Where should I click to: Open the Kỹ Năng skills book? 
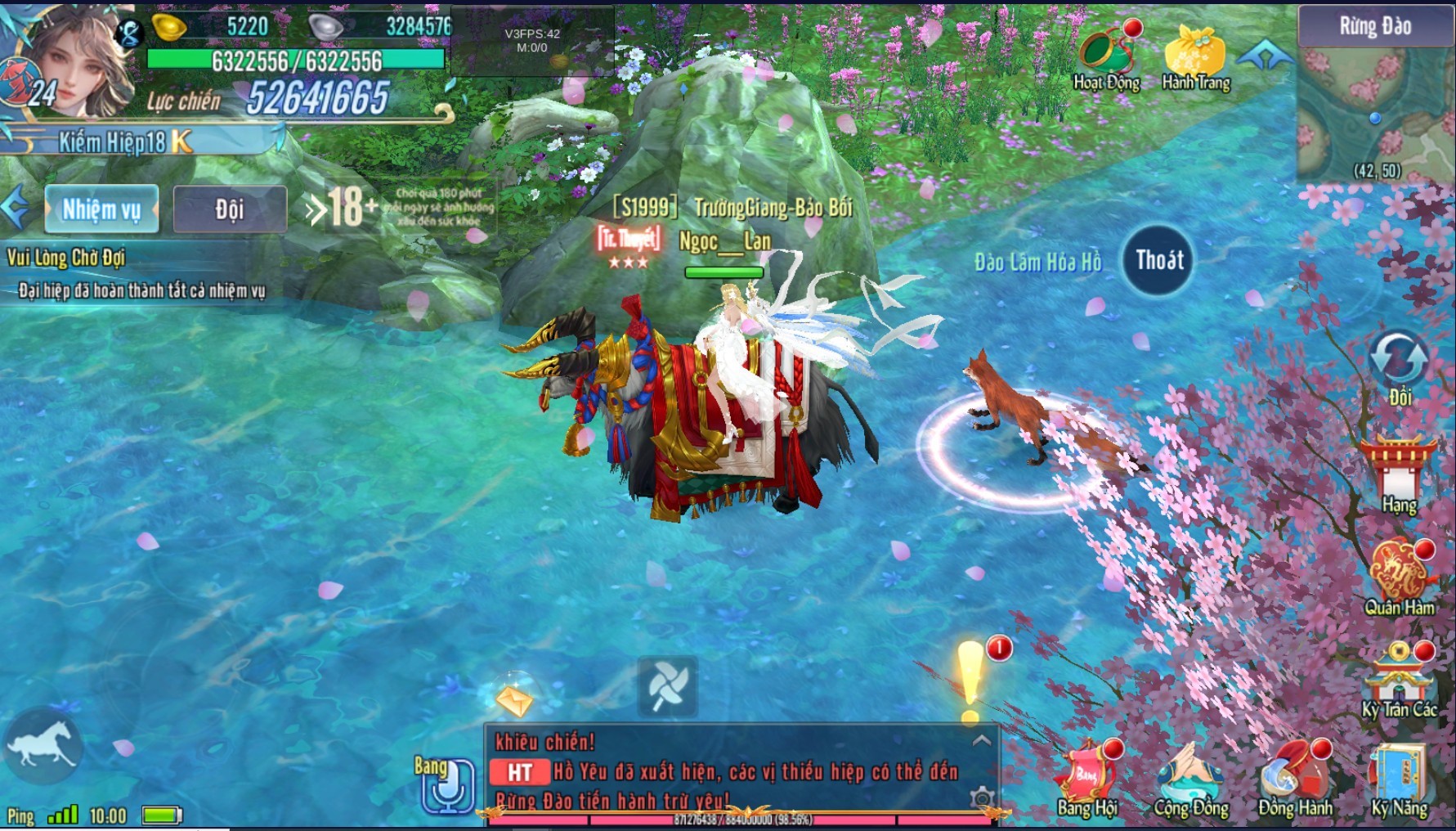pyautogui.click(x=1399, y=777)
